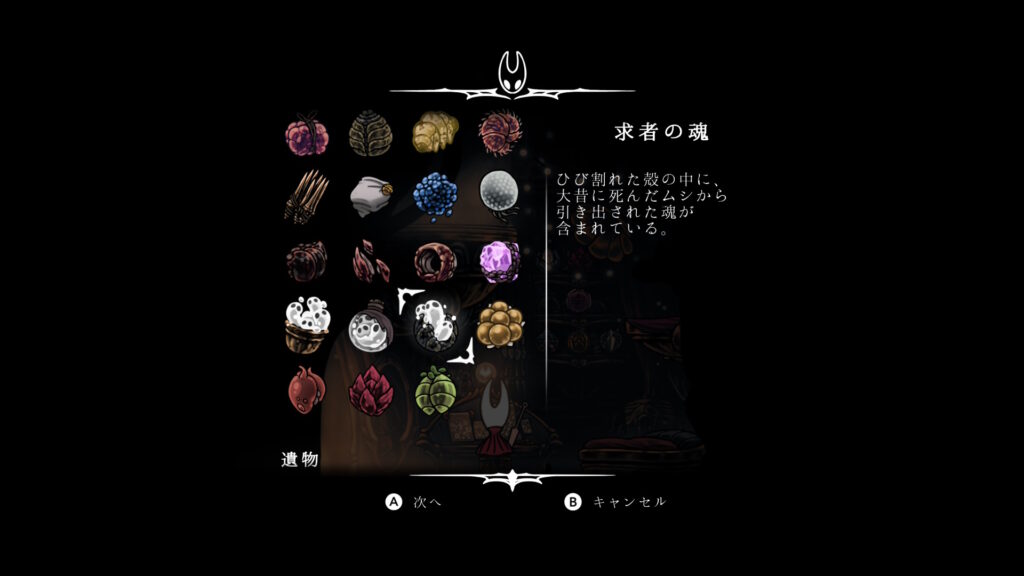Image resolution: width=1024 pixels, height=576 pixels.
Task: Choose the white cloth pouch item
Action: 369,197
